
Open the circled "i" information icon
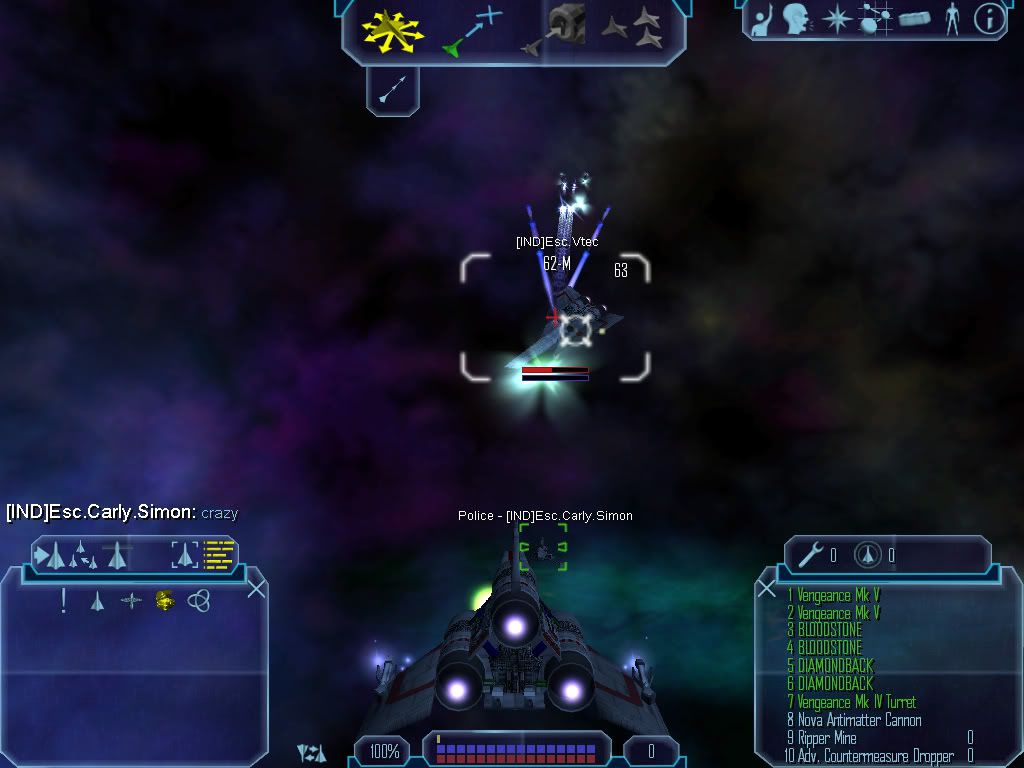(x=989, y=18)
